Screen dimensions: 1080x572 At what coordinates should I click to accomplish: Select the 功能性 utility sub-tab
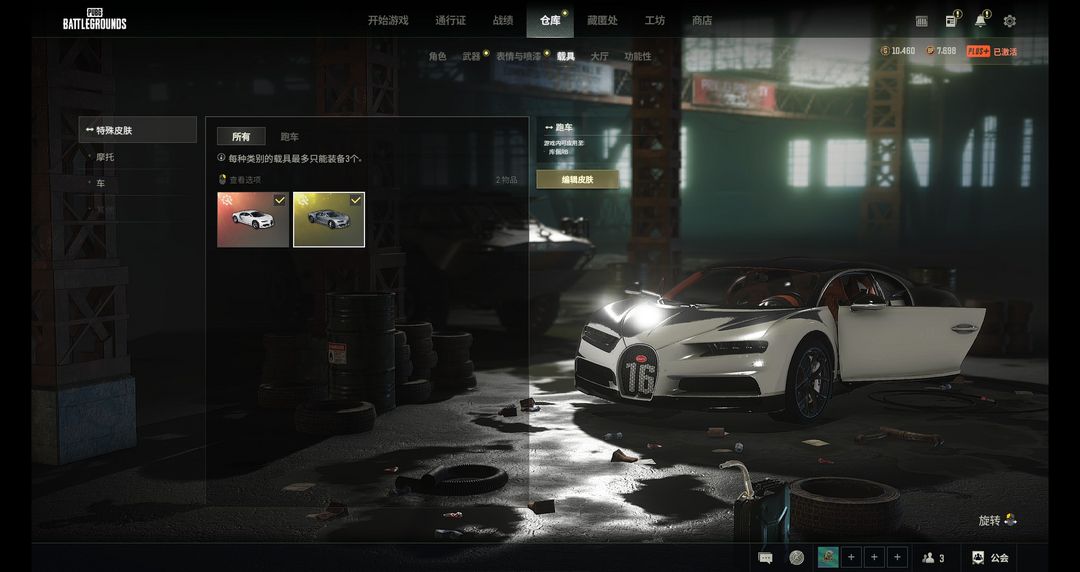(x=637, y=57)
